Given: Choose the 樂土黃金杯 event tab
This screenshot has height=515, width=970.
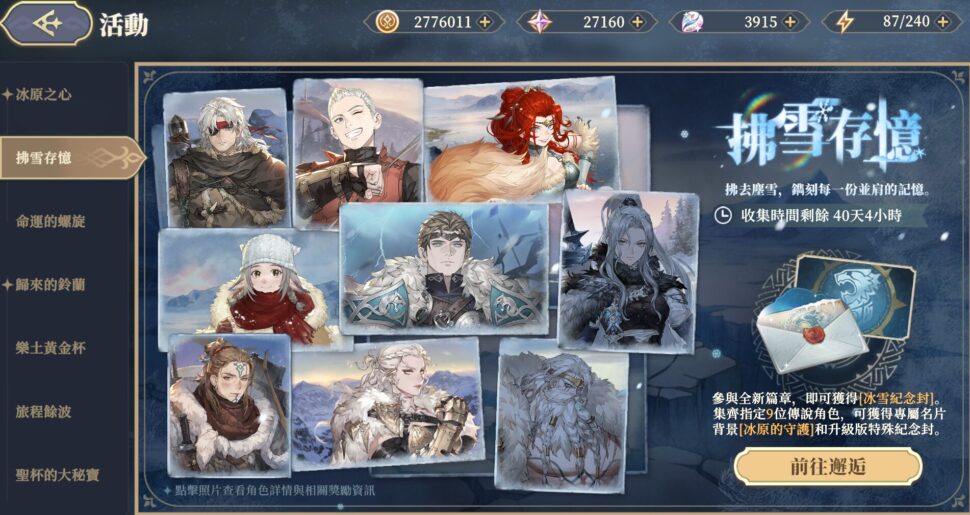Looking at the screenshot, I should [50, 348].
